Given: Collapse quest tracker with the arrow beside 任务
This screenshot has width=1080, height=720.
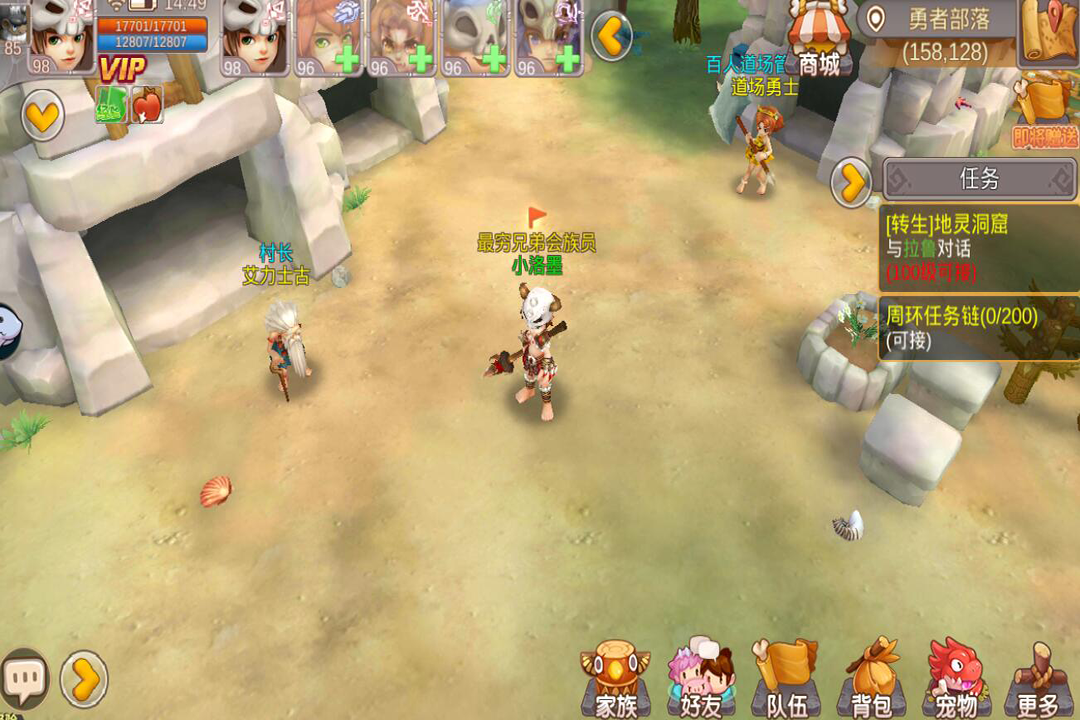Looking at the screenshot, I should tap(852, 183).
